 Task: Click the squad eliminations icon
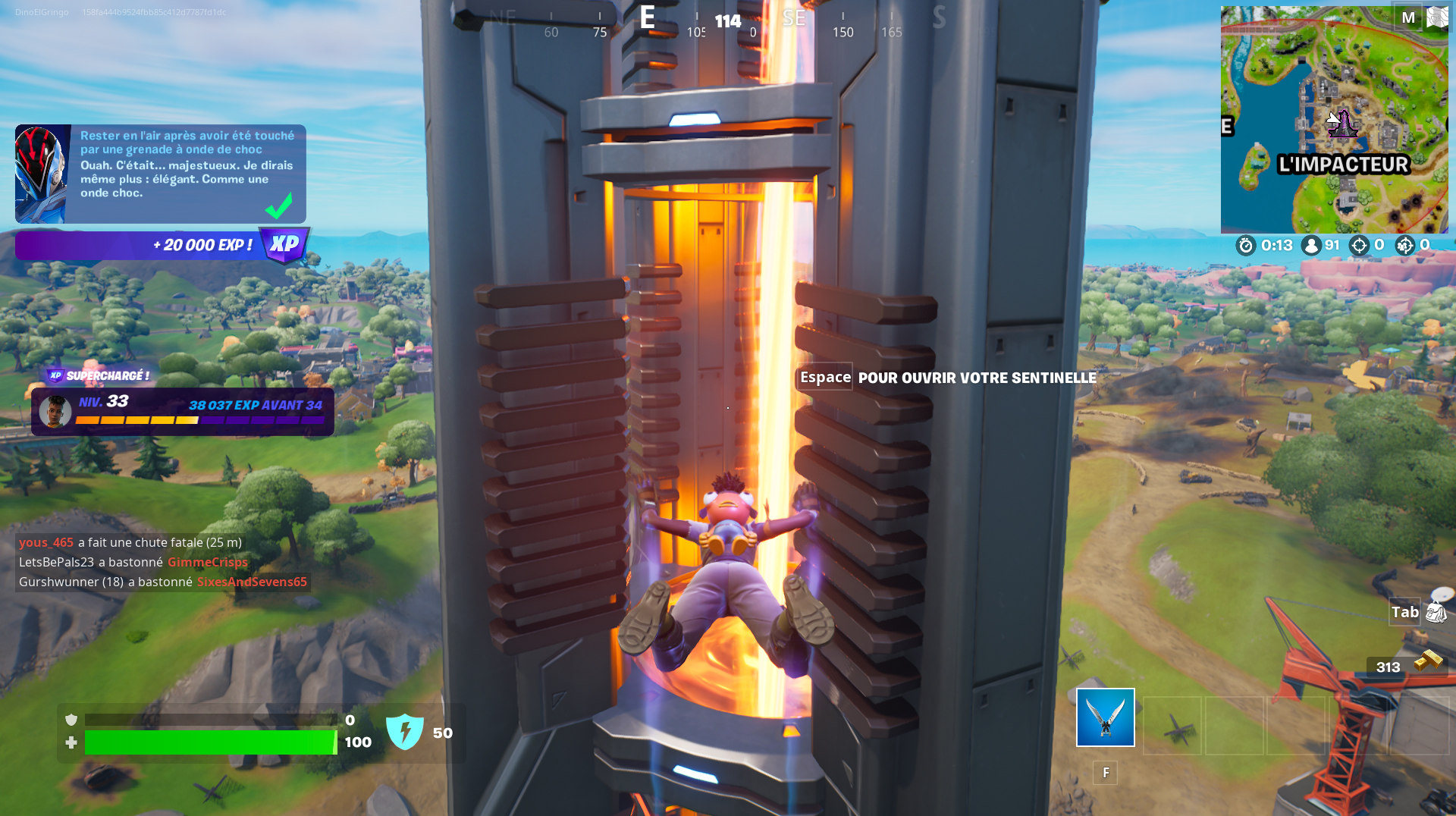coord(1407,245)
